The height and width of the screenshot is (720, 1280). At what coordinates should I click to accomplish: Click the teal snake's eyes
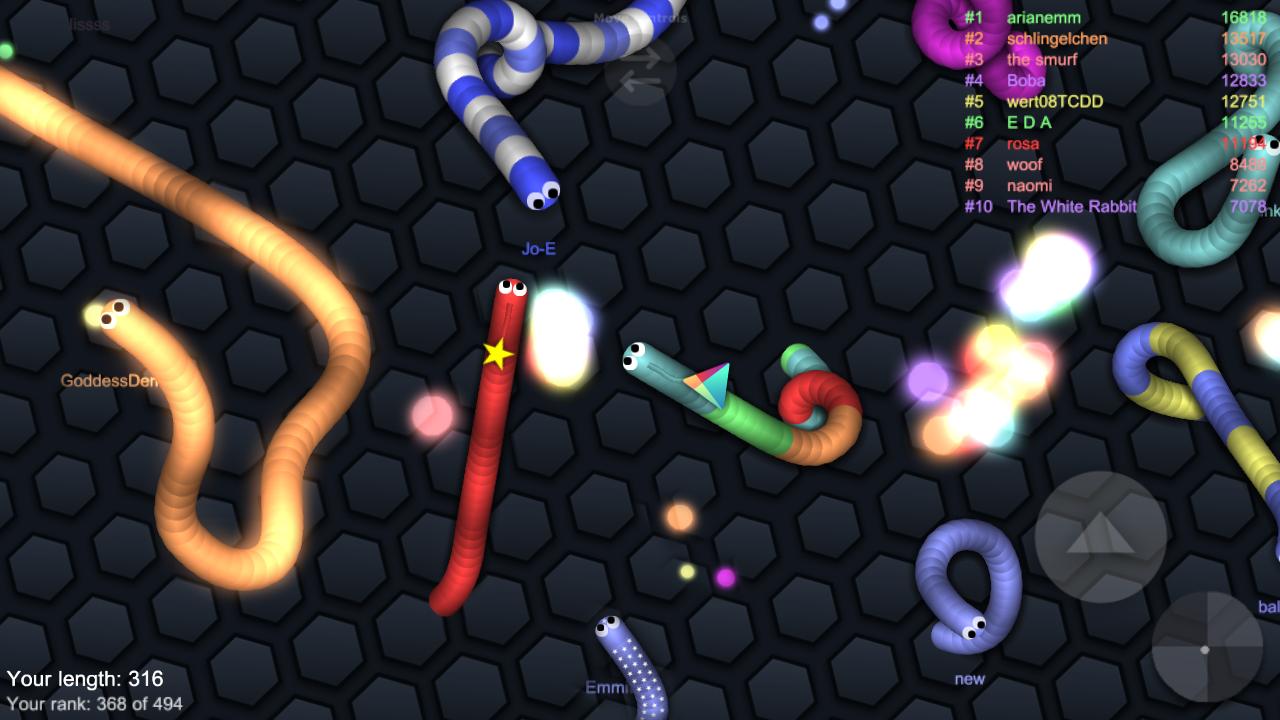634,355
